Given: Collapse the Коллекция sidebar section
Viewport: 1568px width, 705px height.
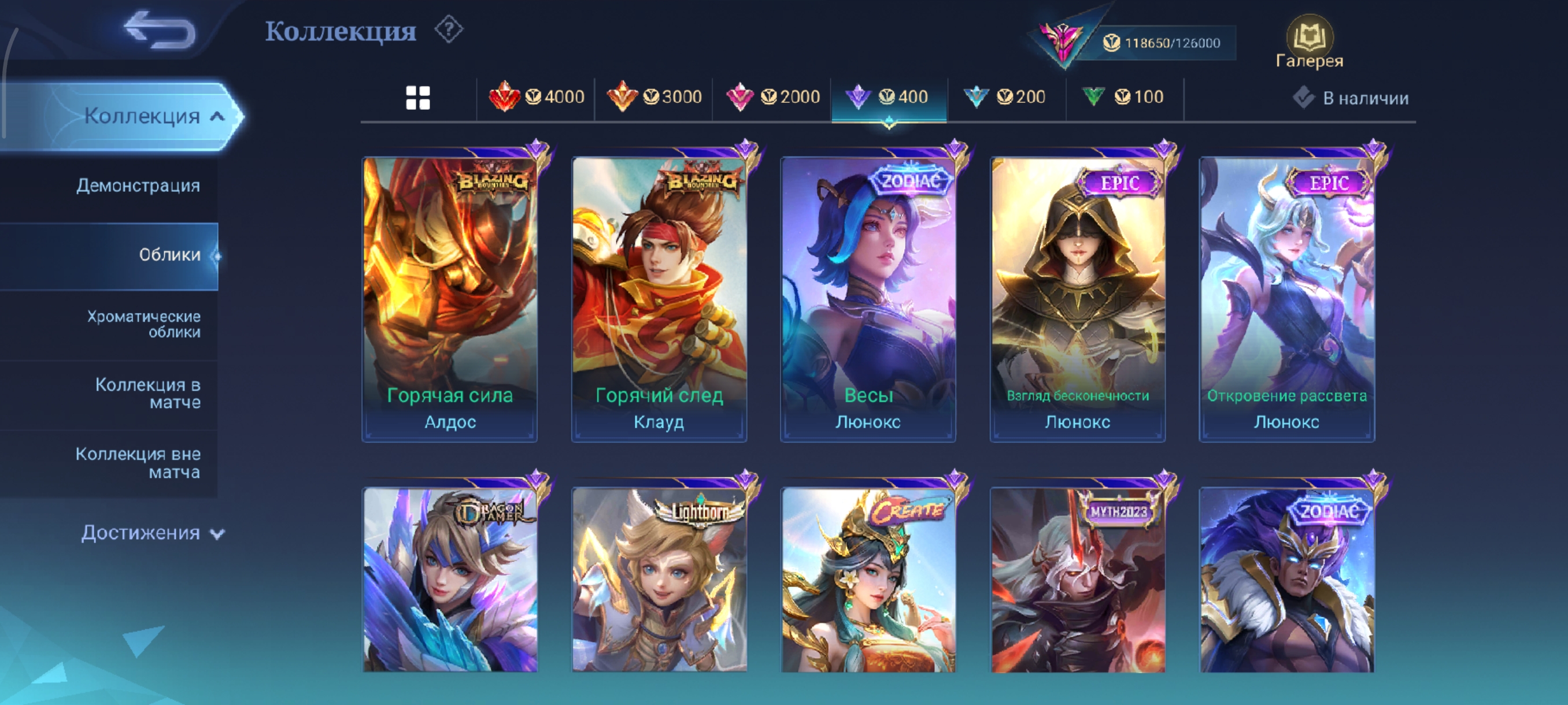Looking at the screenshot, I should click(x=154, y=116).
